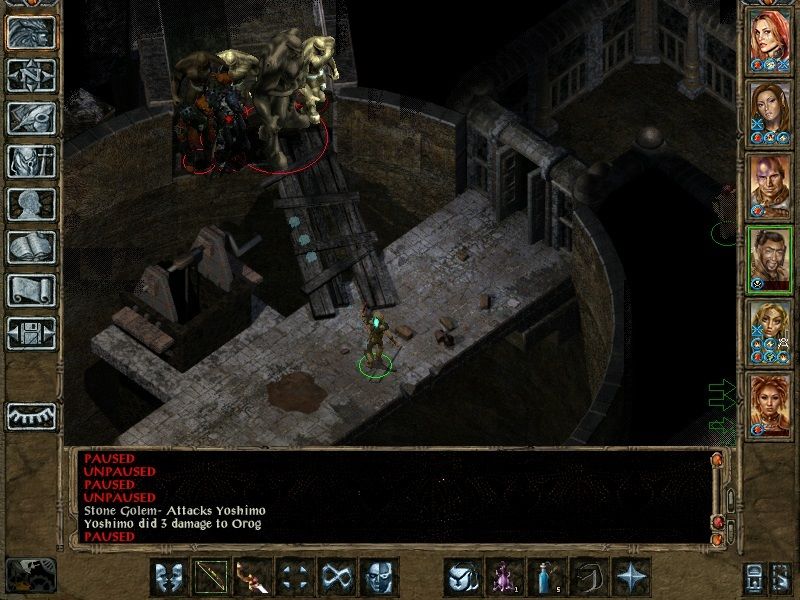
Task: Open the area map with the compass button
Action: (x=31, y=75)
